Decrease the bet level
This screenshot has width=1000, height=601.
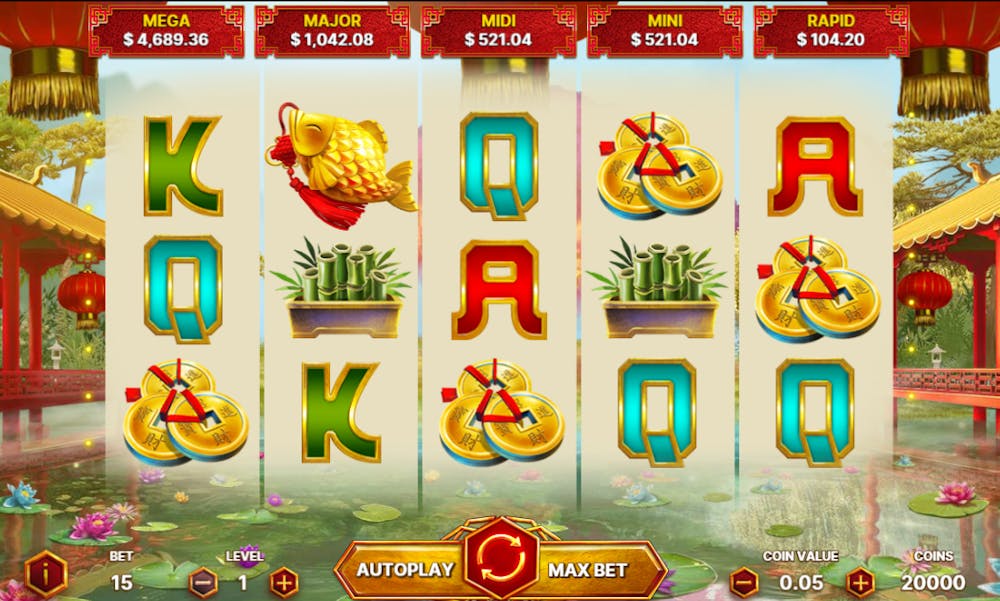pyautogui.click(x=203, y=581)
